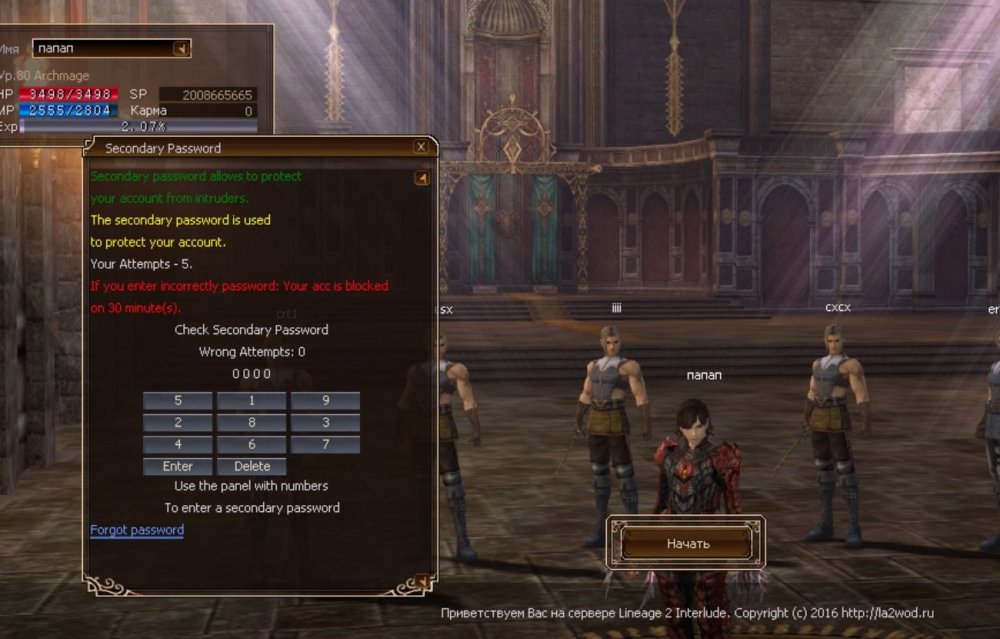Enter digit 5 on the password keypad
The width and height of the screenshot is (1000, 639).
178,401
